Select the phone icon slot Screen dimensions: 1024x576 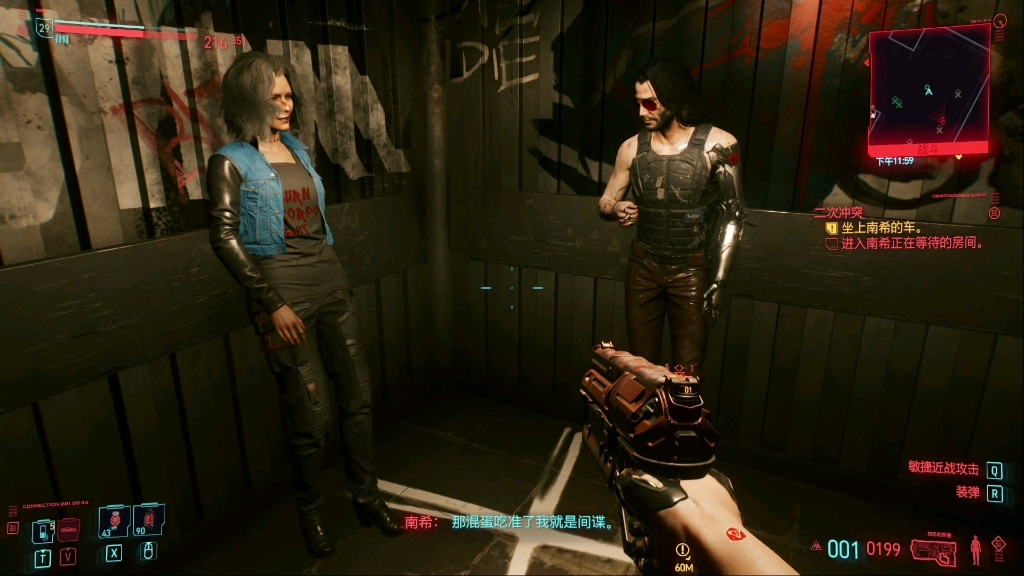(43, 529)
